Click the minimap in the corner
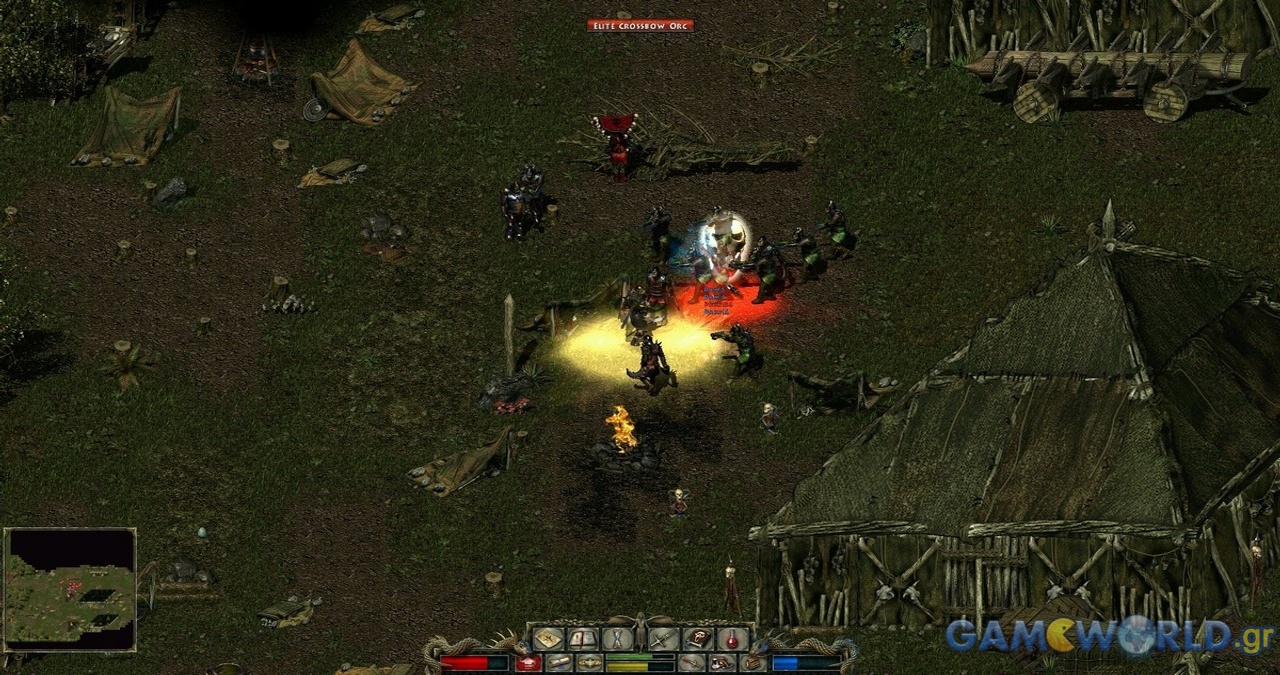 [70, 590]
